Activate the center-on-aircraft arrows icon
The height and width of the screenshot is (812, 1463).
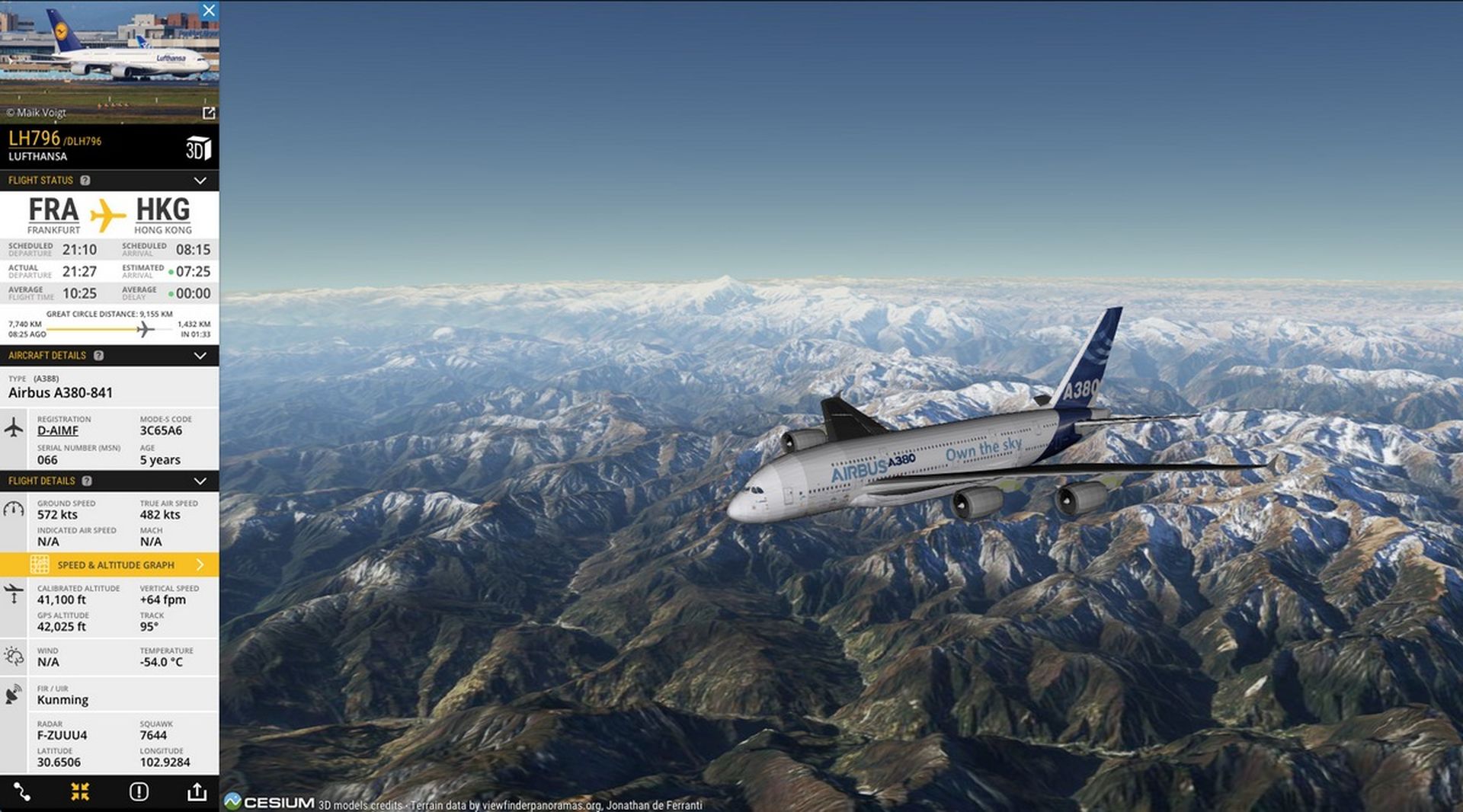tap(80, 792)
